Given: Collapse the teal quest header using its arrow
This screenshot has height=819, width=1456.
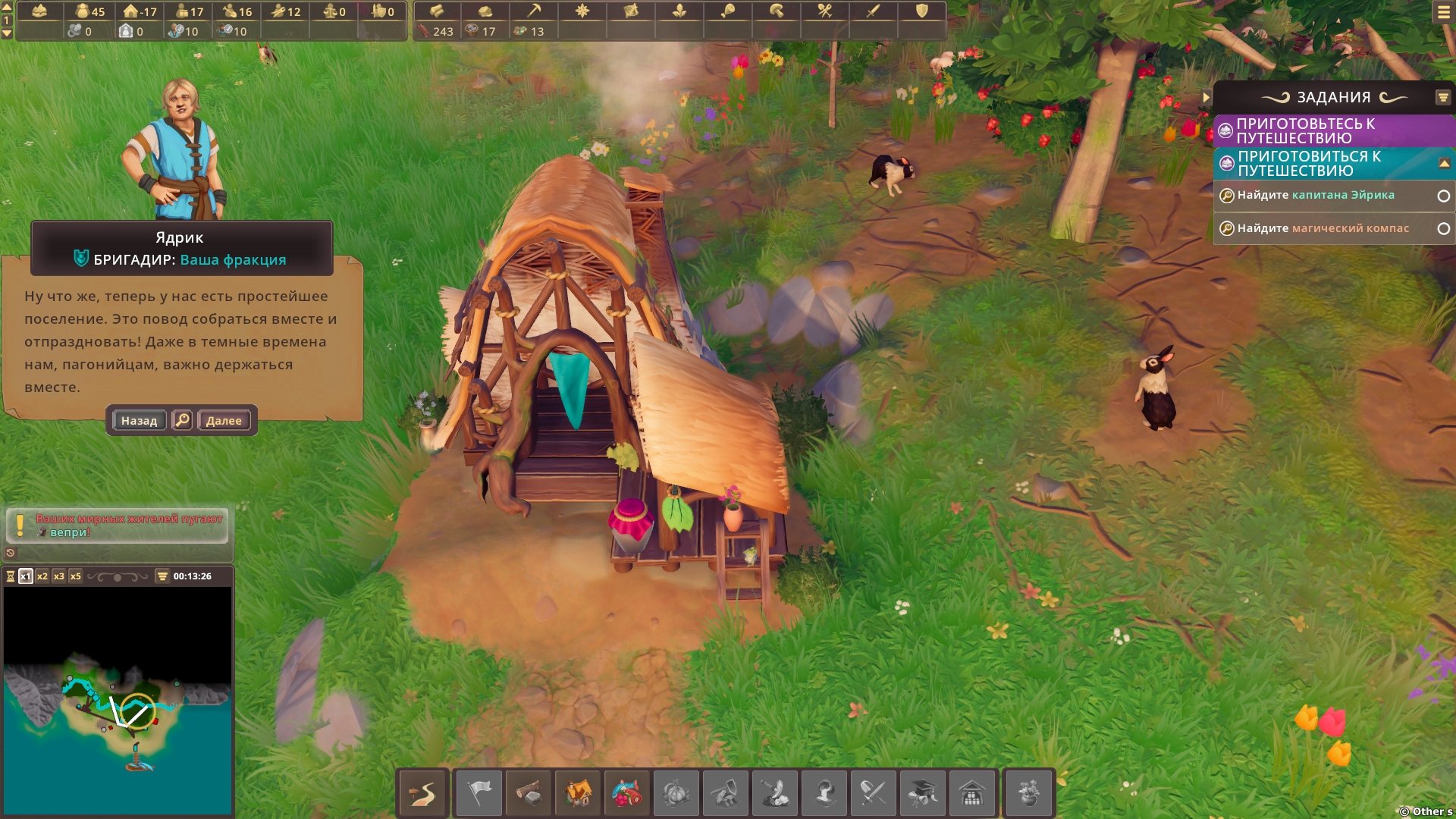Looking at the screenshot, I should 1444,163.
